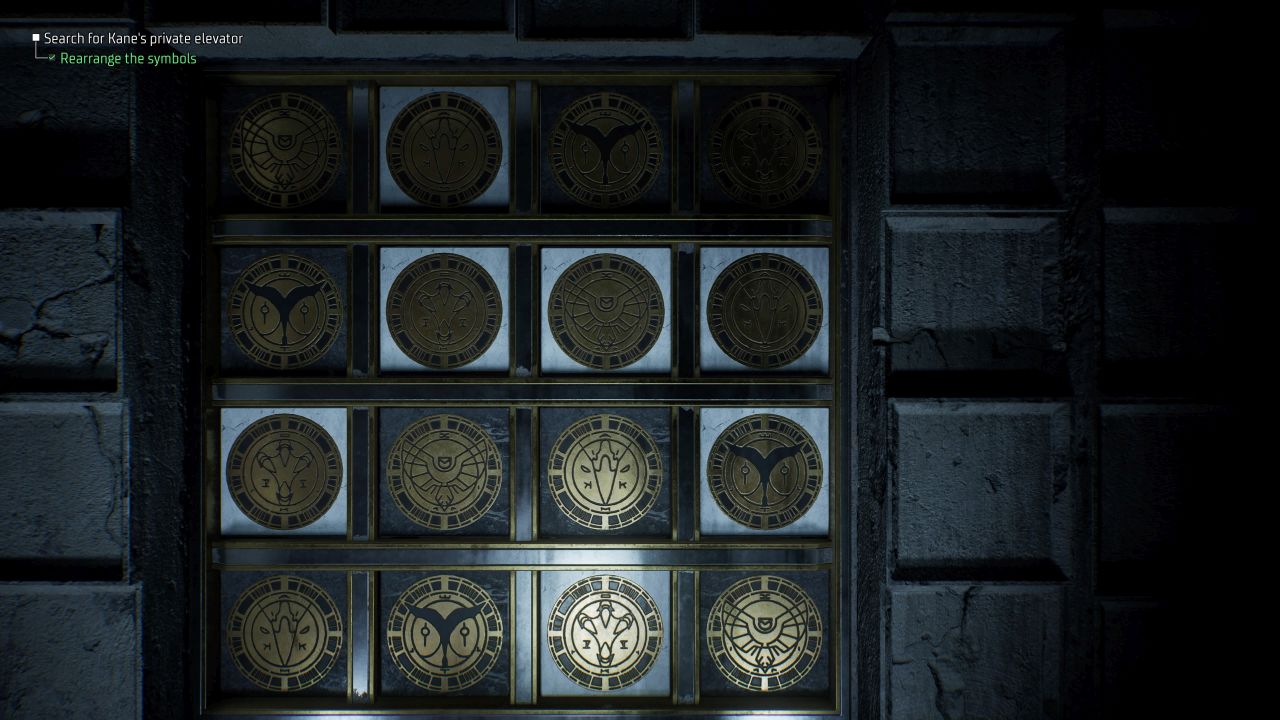Click the white square marker beside the main objective
Screen dimensions: 1280x720
(x=36, y=38)
